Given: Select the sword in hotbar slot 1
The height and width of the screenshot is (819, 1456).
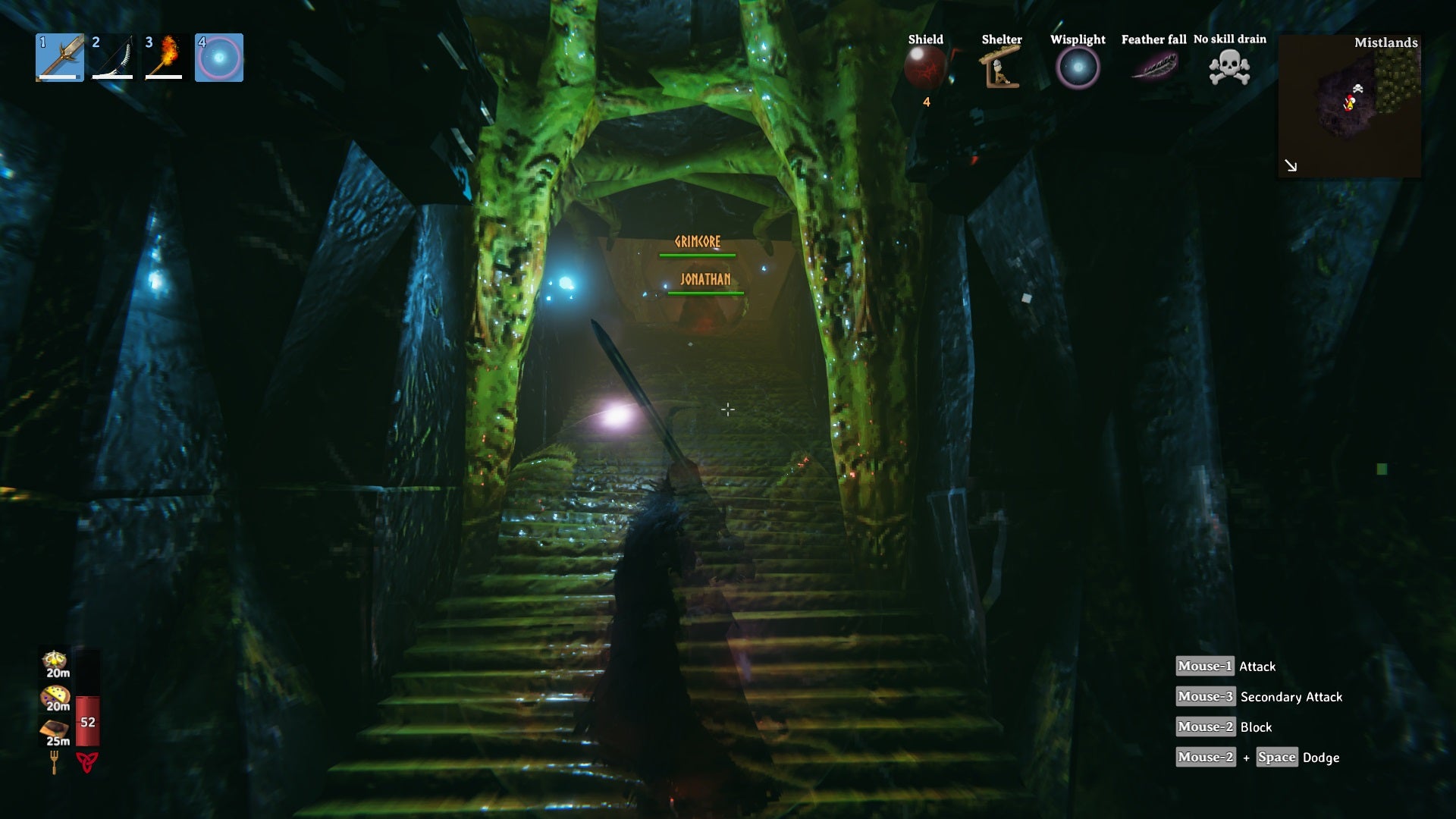Looking at the screenshot, I should coord(59,58).
